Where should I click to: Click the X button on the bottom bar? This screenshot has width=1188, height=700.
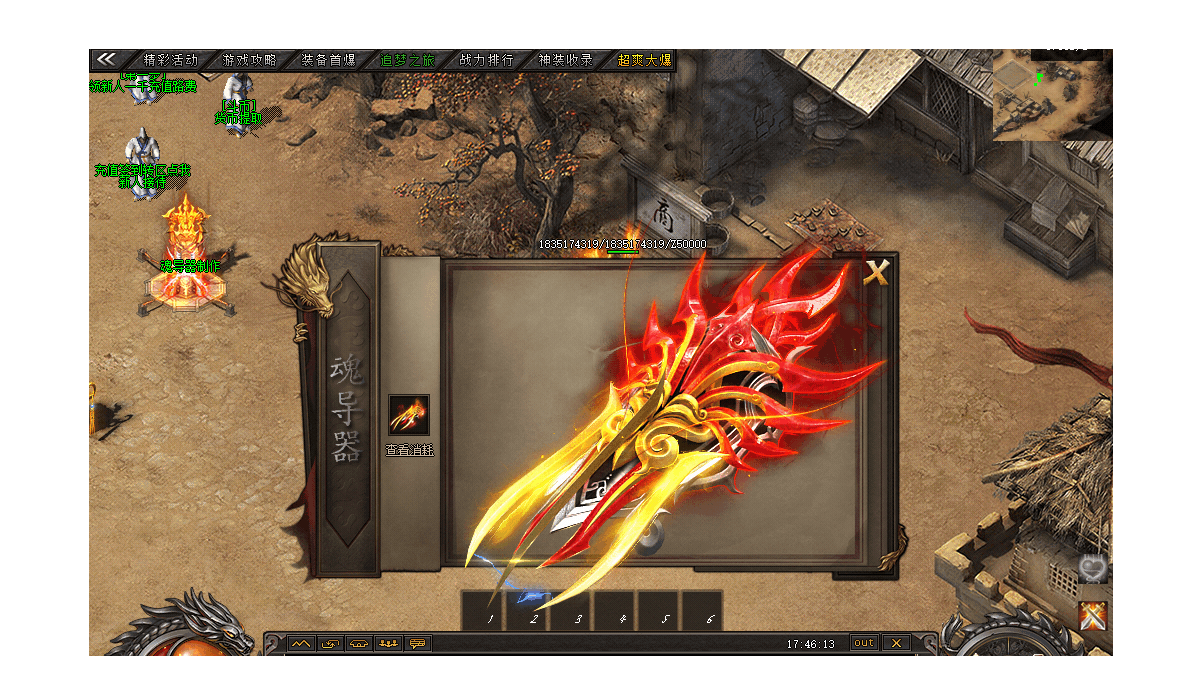pyautogui.click(x=896, y=643)
